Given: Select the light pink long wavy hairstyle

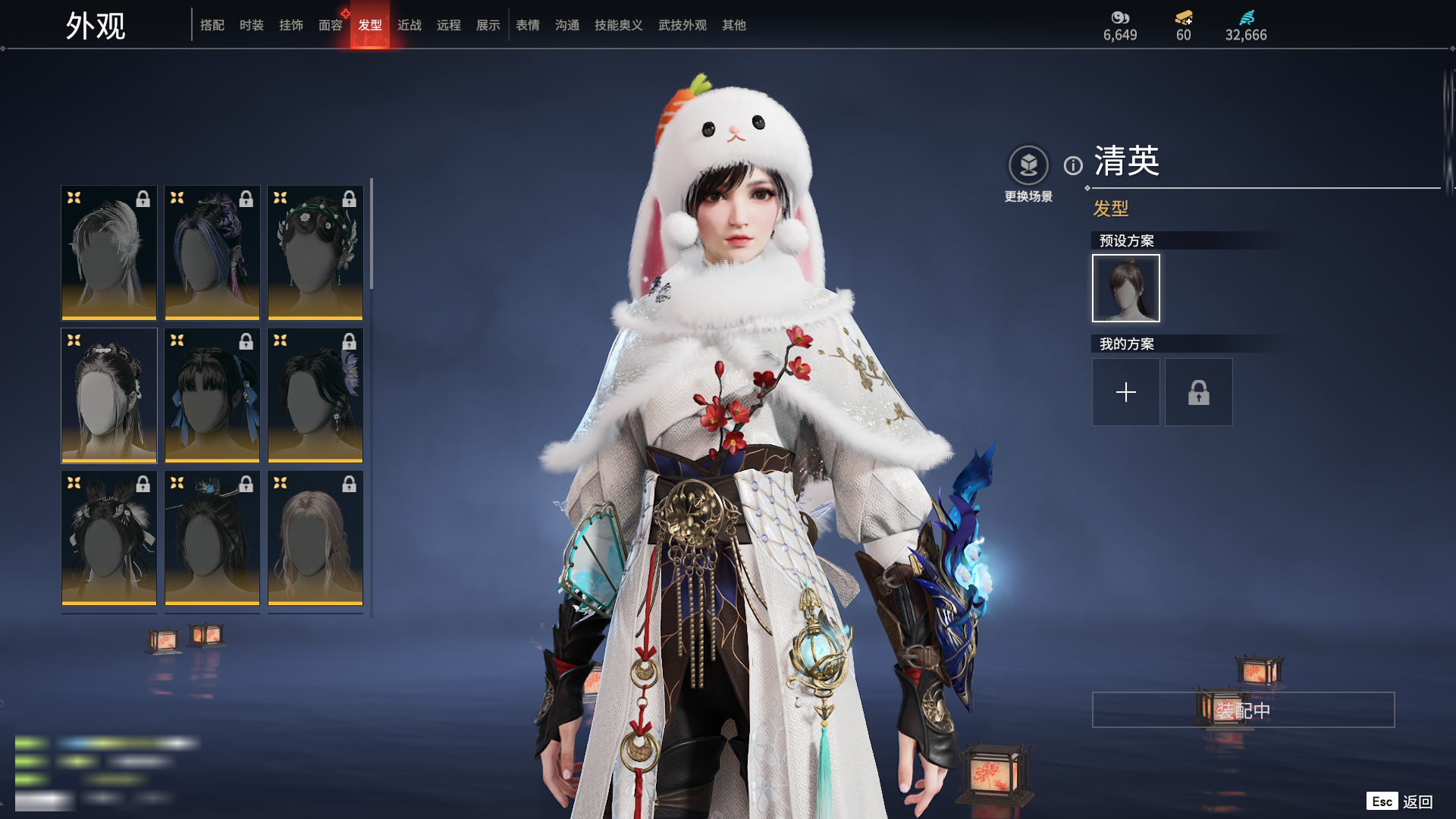Looking at the screenshot, I should coord(315,538).
